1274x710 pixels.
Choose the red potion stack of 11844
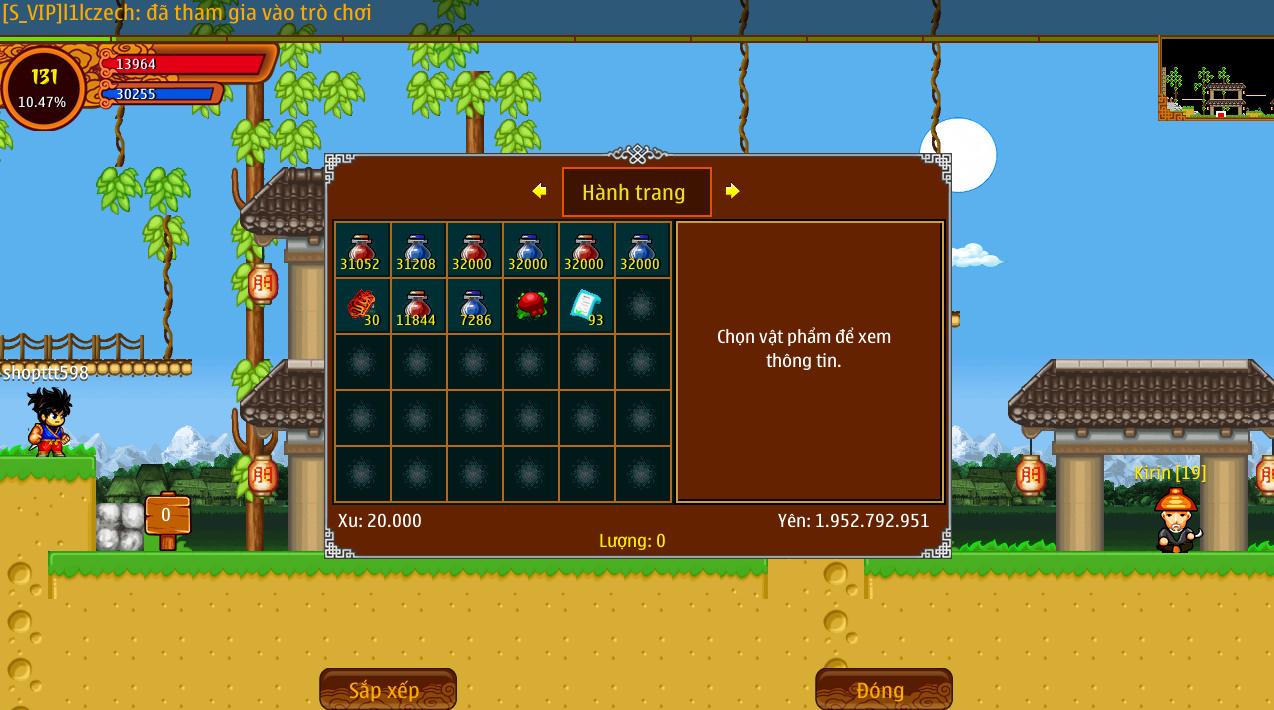418,306
